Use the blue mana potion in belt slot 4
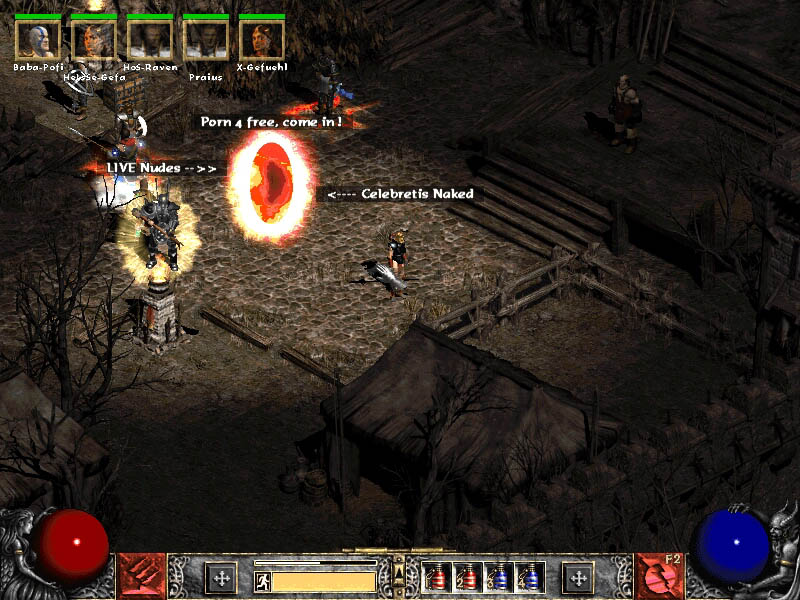This screenshot has width=800, height=600. tap(529, 578)
